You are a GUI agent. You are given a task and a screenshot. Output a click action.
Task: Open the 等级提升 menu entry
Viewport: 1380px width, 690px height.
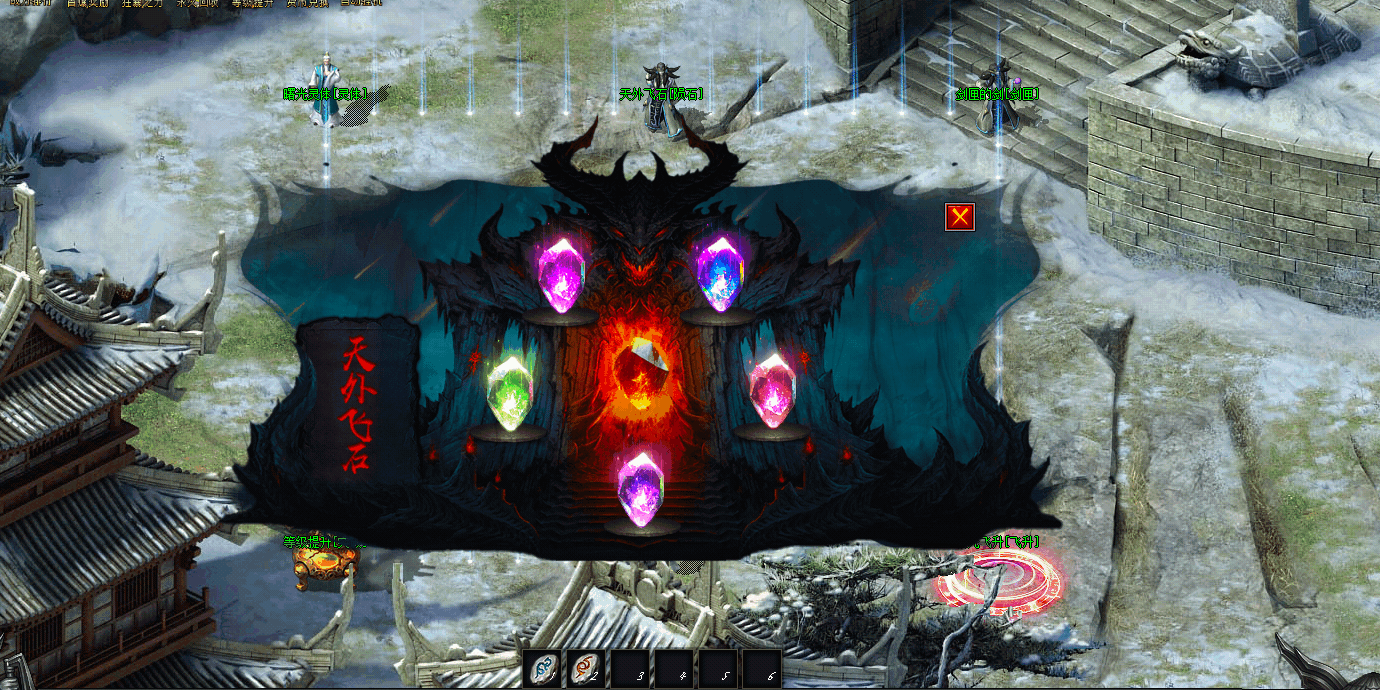(250, 4)
